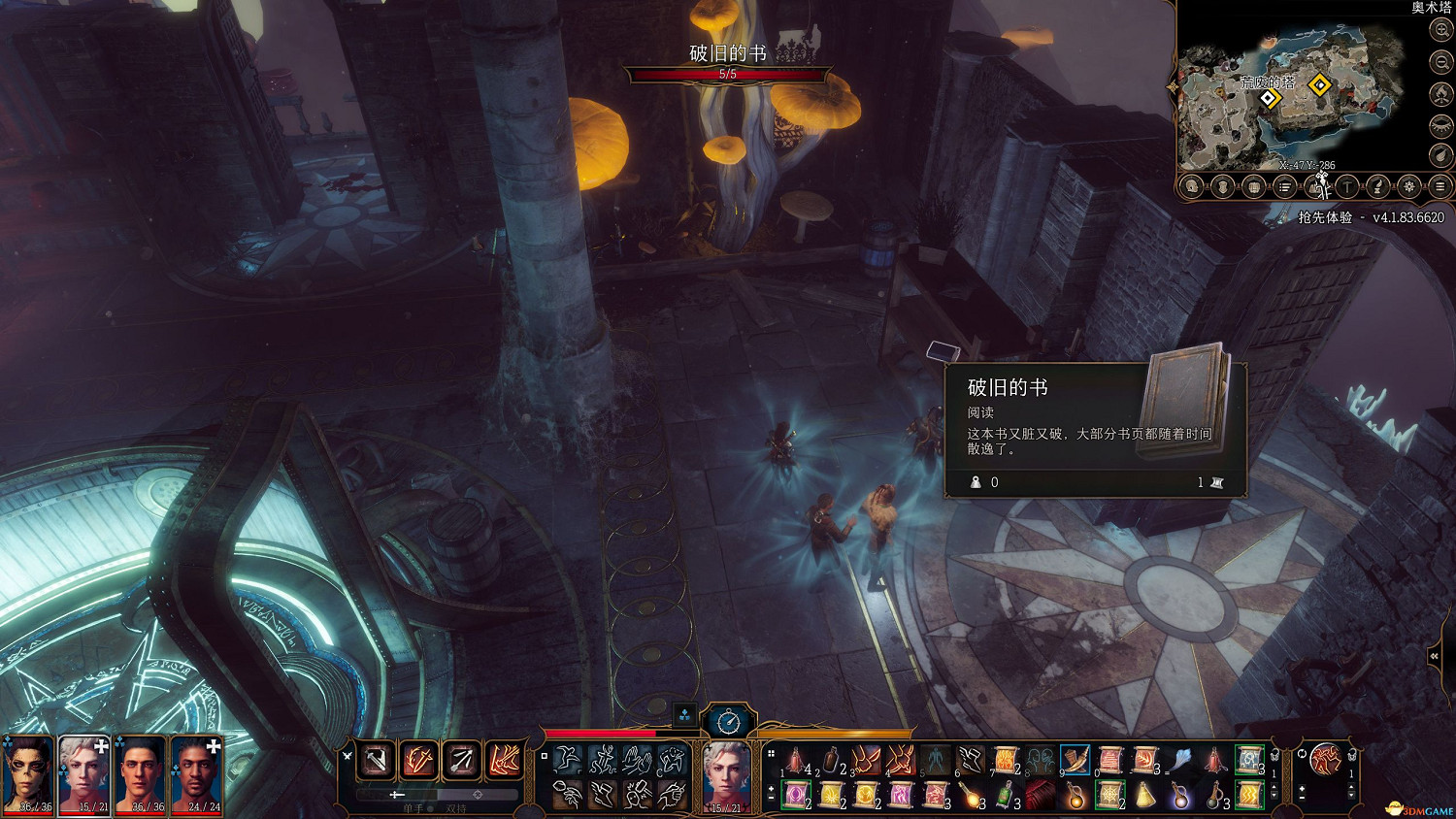Activate the end-turn hourglass button
This screenshot has height=819, width=1456.
click(728, 721)
